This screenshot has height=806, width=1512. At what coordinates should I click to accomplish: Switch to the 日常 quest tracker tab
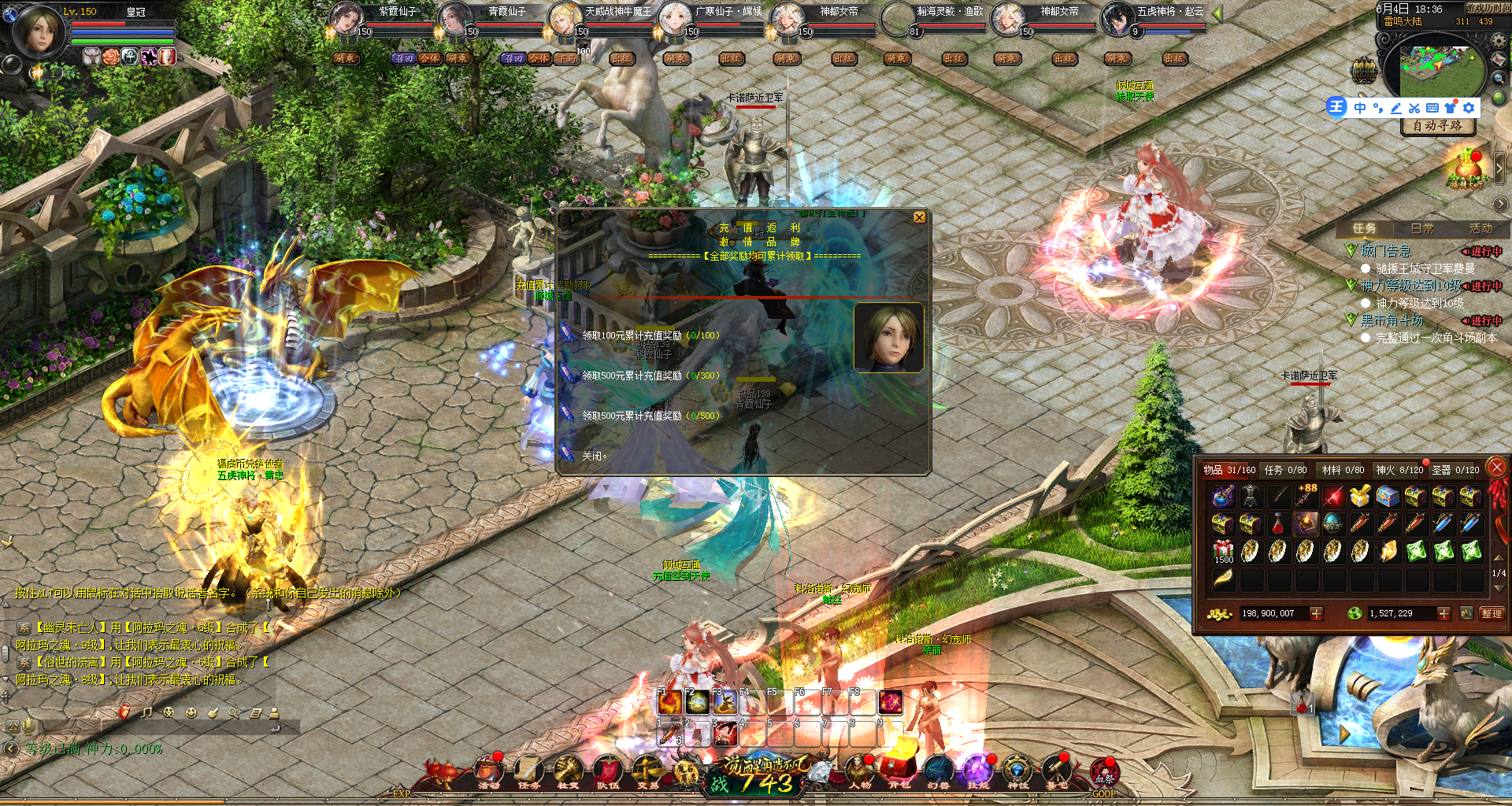[1421, 228]
